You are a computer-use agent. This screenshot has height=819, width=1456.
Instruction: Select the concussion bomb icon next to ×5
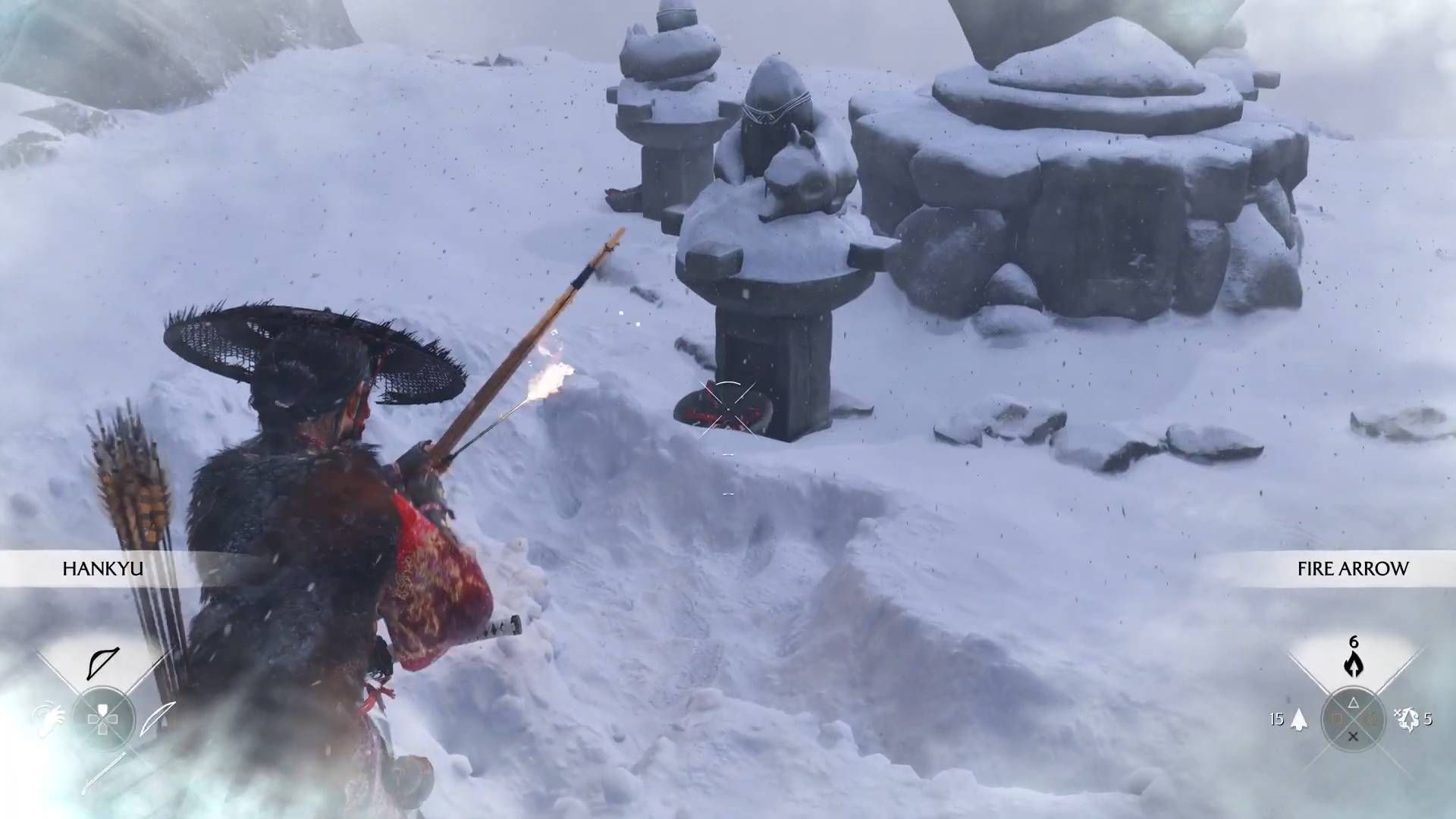[x=1409, y=720]
